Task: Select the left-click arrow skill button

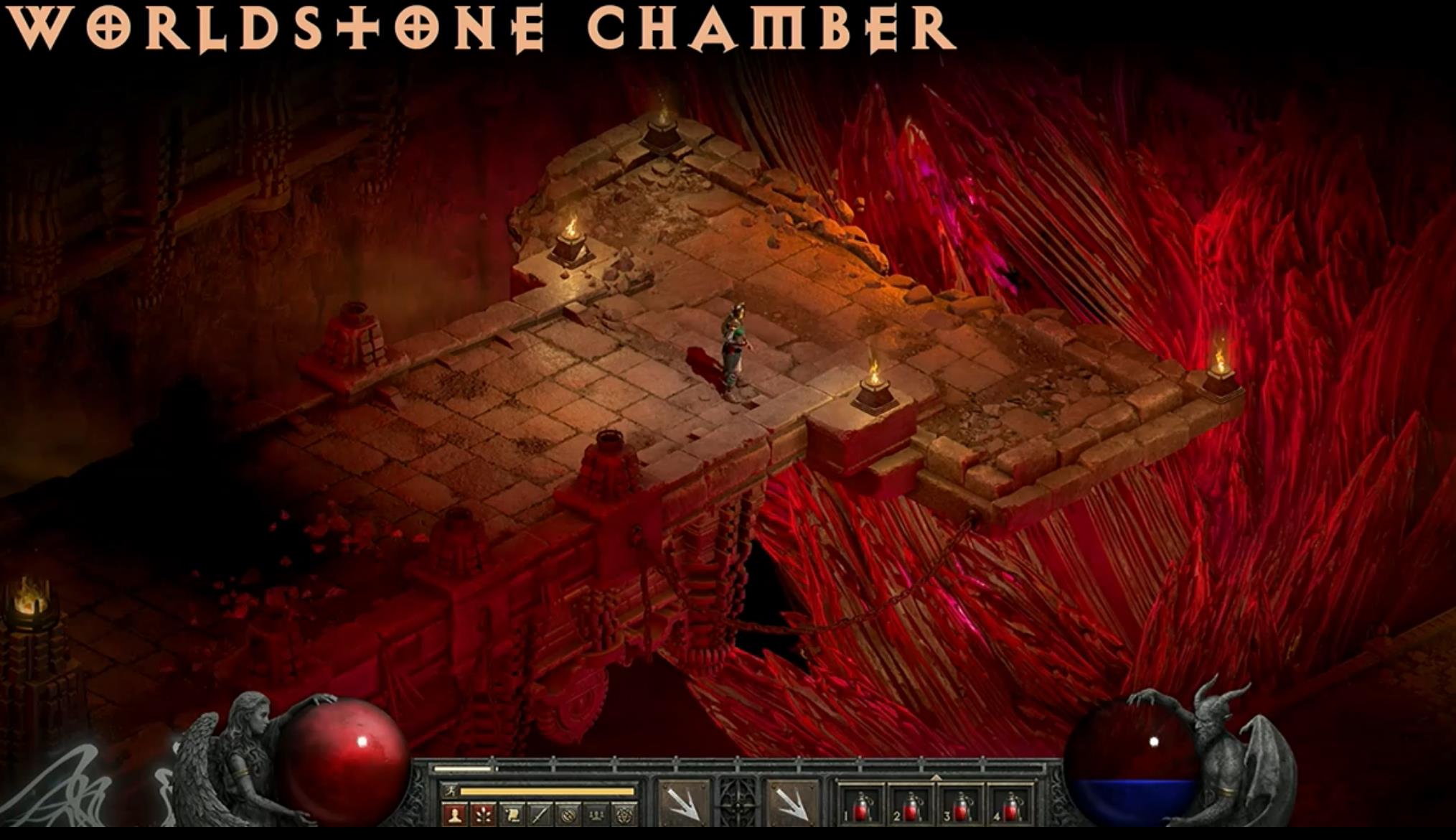Action: click(682, 803)
